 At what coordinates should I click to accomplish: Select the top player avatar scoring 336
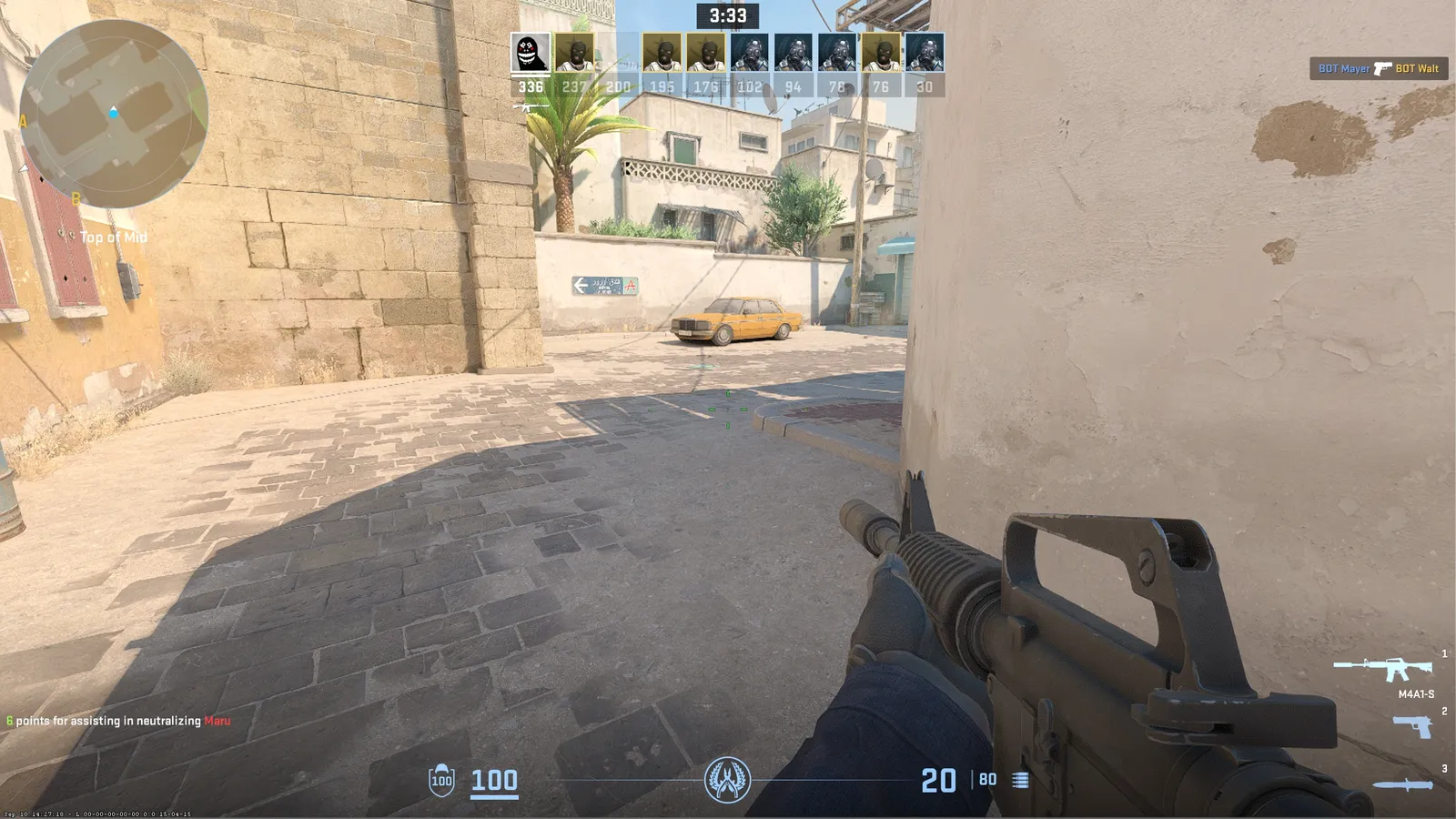click(531, 53)
